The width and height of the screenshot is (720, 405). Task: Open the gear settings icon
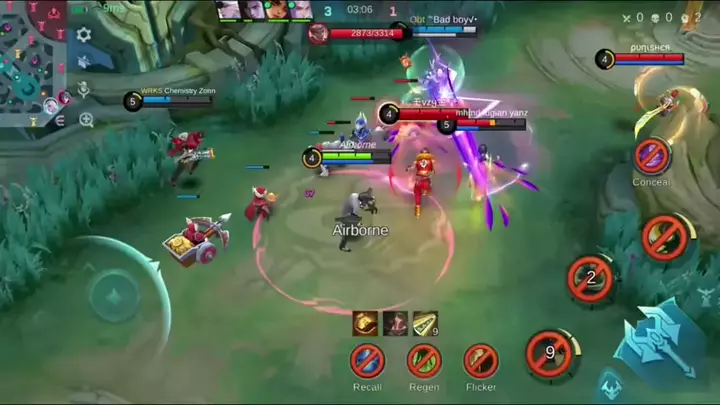point(84,35)
